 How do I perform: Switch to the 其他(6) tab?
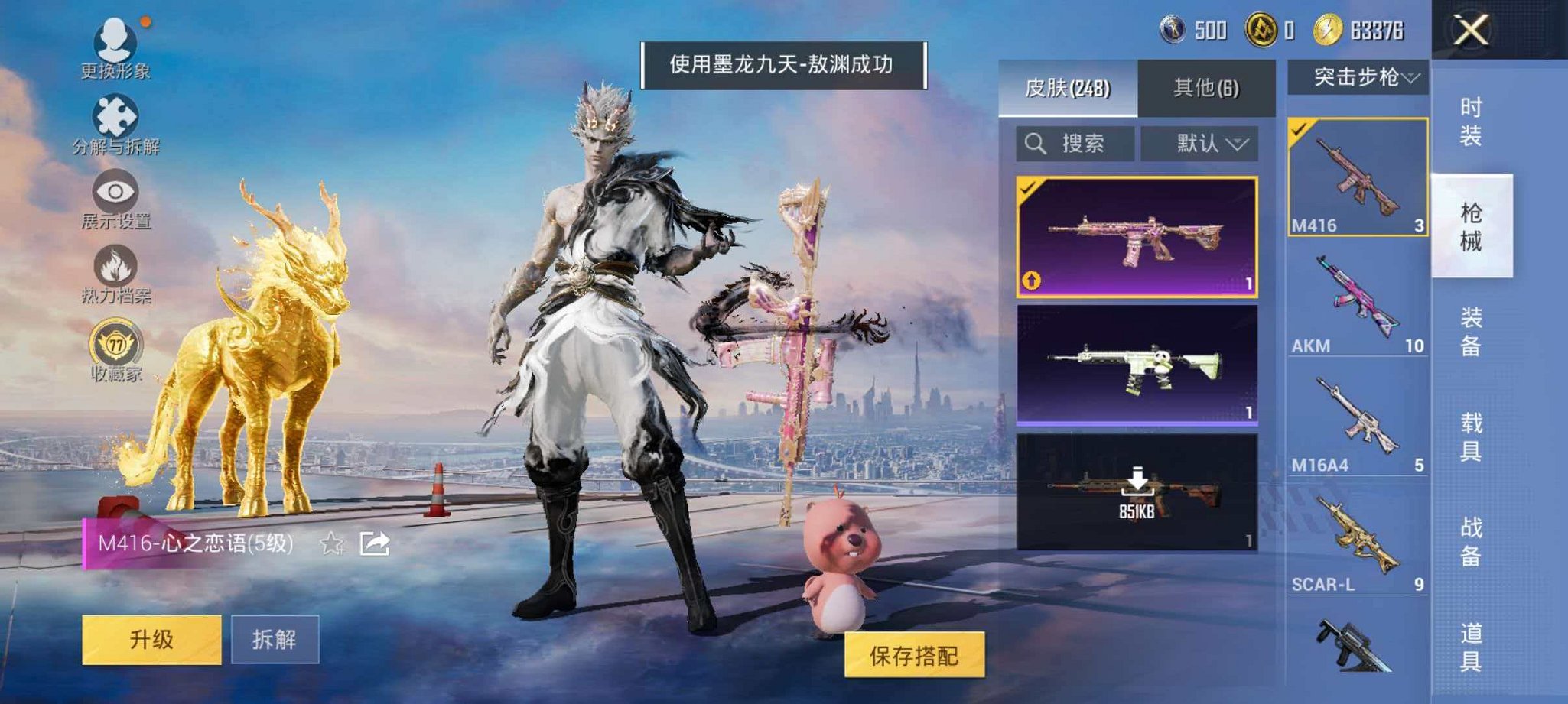click(x=1205, y=87)
